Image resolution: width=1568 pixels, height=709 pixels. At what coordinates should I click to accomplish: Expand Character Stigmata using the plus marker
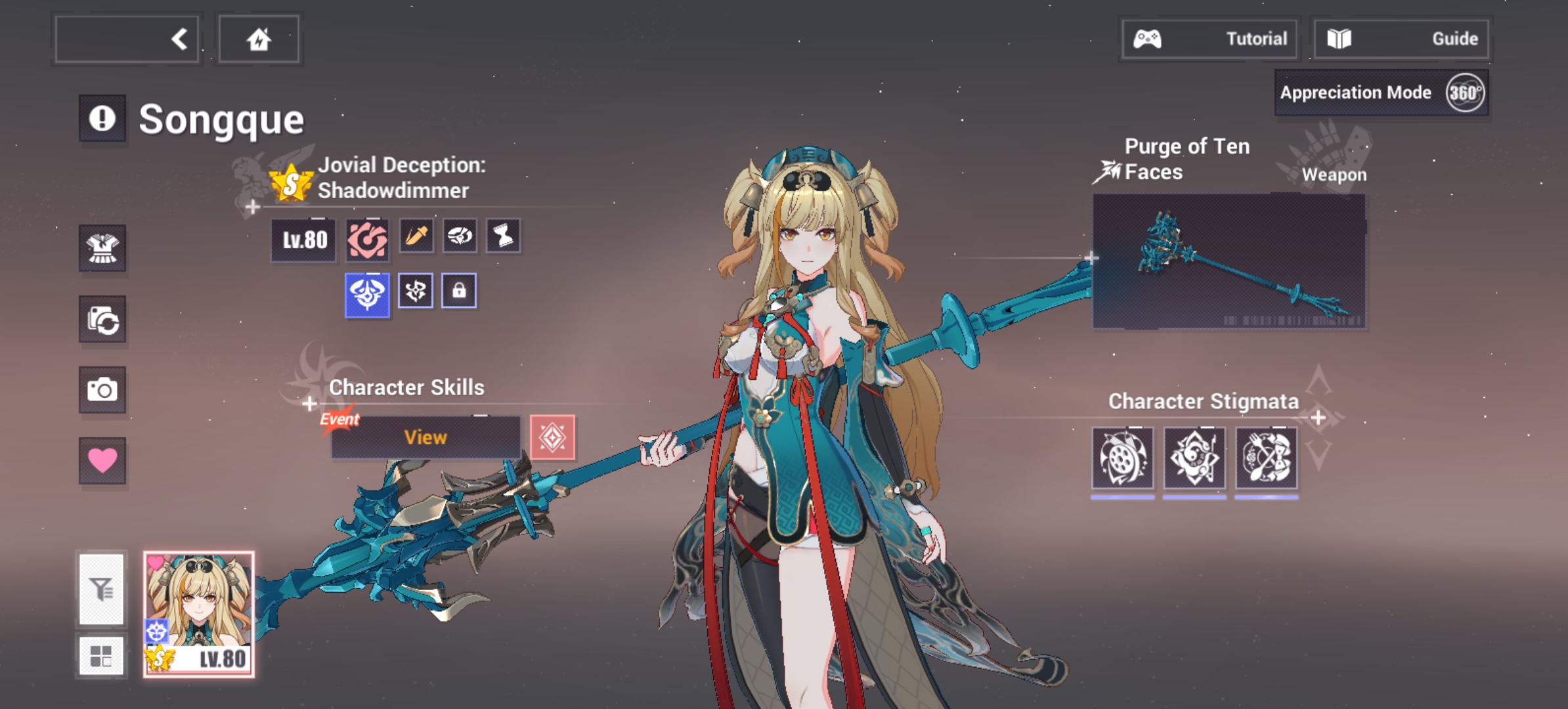tap(1317, 416)
